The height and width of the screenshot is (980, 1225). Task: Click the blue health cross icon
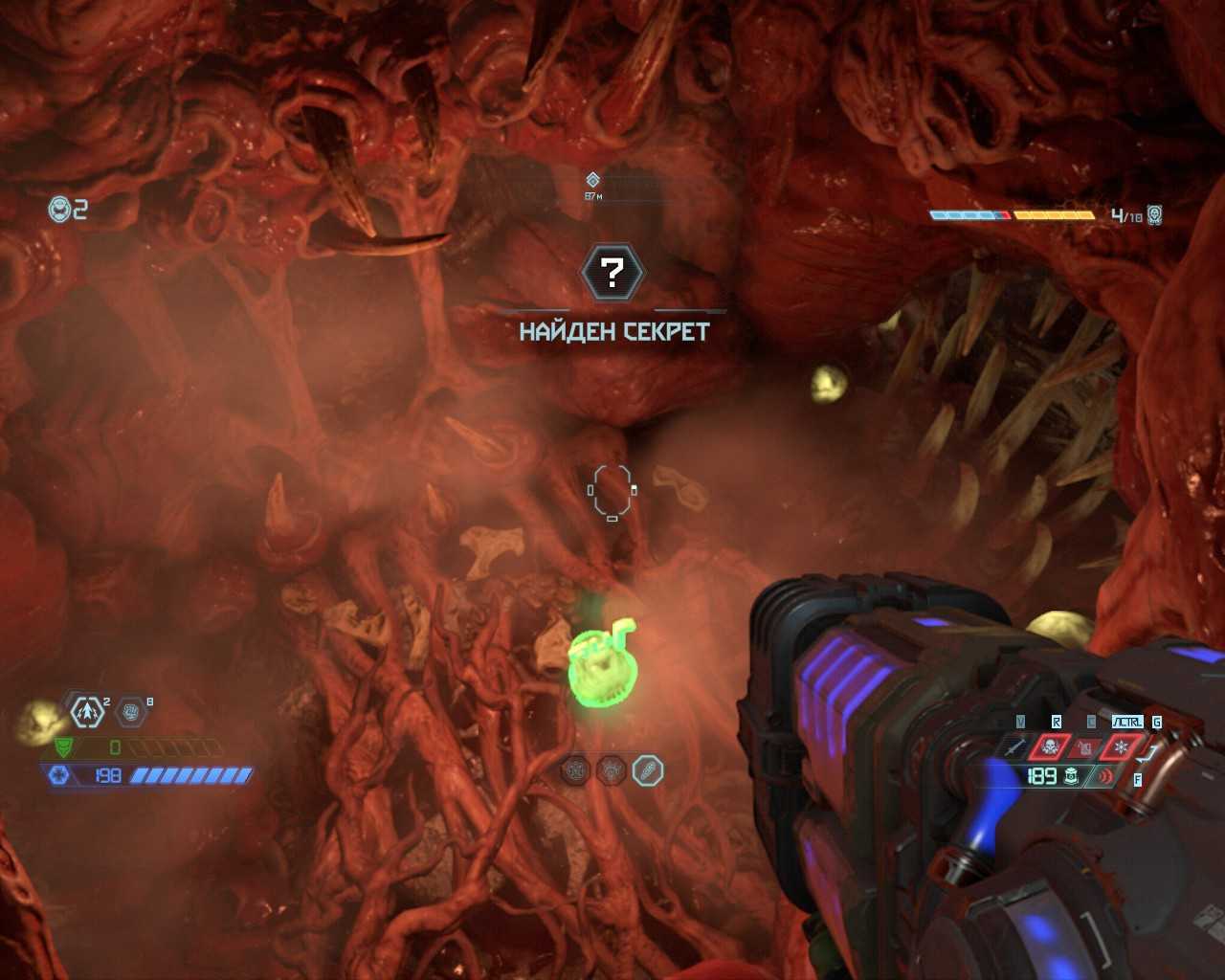coord(59,775)
